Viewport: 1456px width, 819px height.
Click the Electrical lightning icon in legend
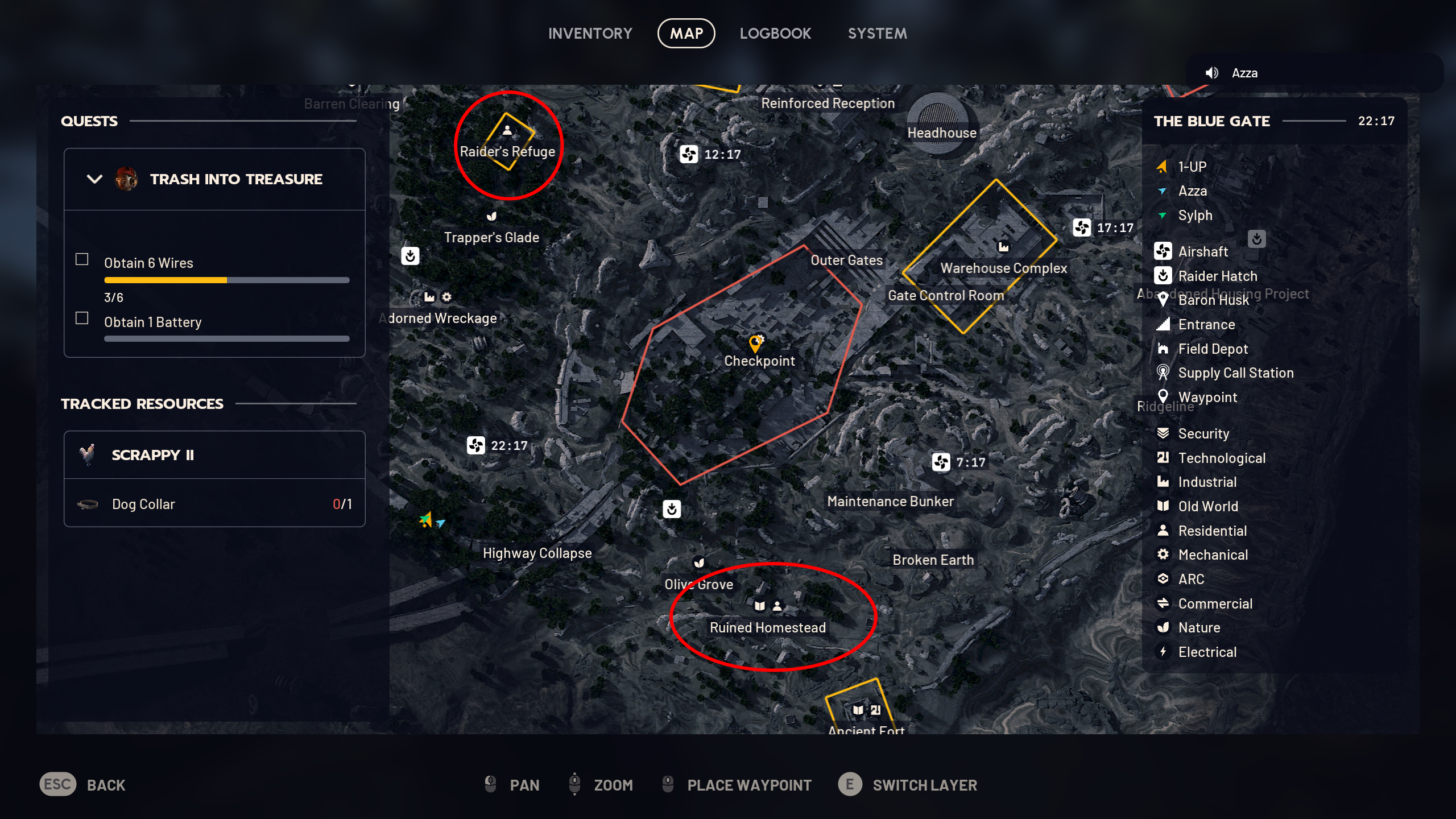(x=1163, y=652)
